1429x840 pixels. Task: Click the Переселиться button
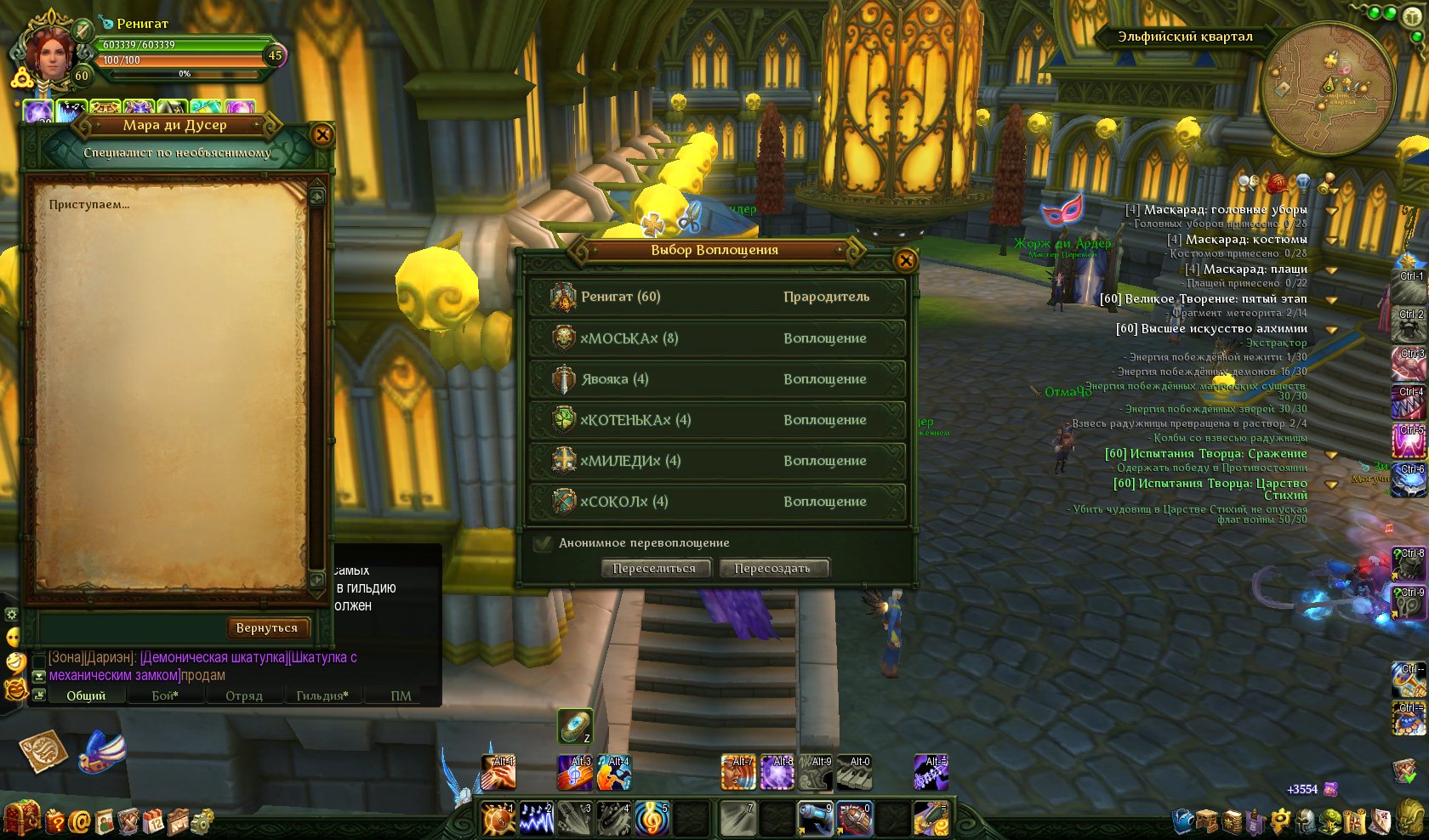pos(654,568)
